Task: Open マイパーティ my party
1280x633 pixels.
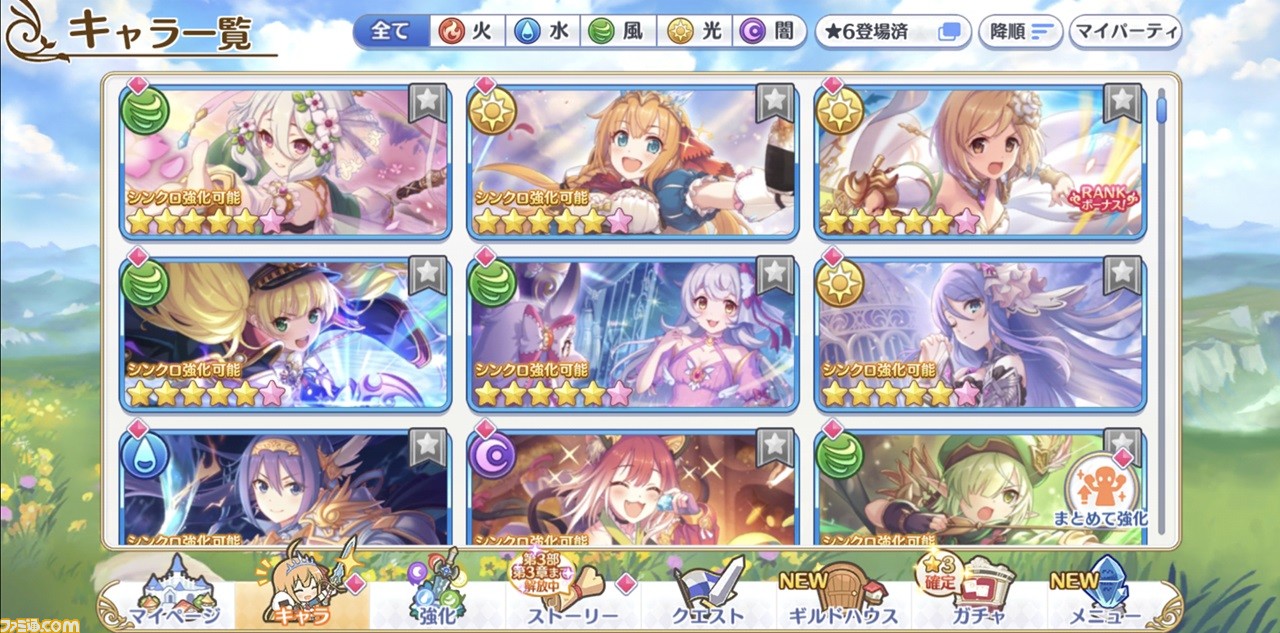Action: tap(1126, 31)
